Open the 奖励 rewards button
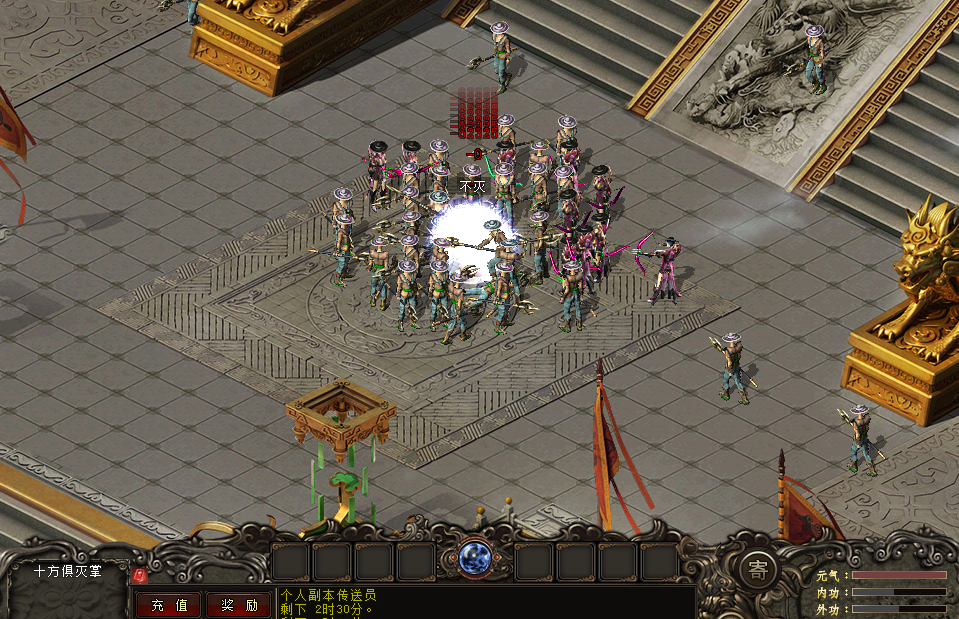This screenshot has height=619, width=959. click(239, 605)
